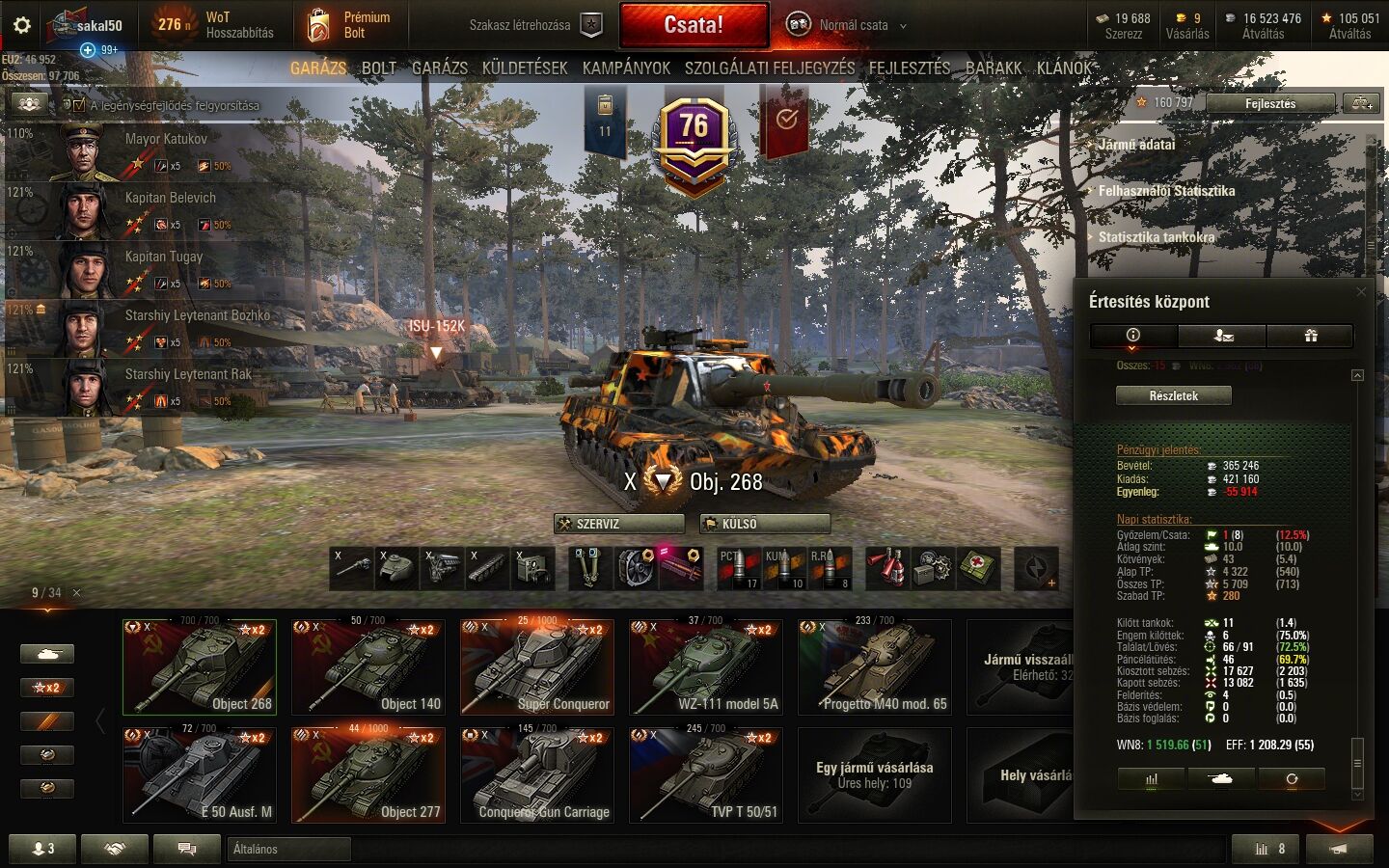The image size is (1389, 868).
Task: Open the BOLT store tab
Action: (378, 68)
